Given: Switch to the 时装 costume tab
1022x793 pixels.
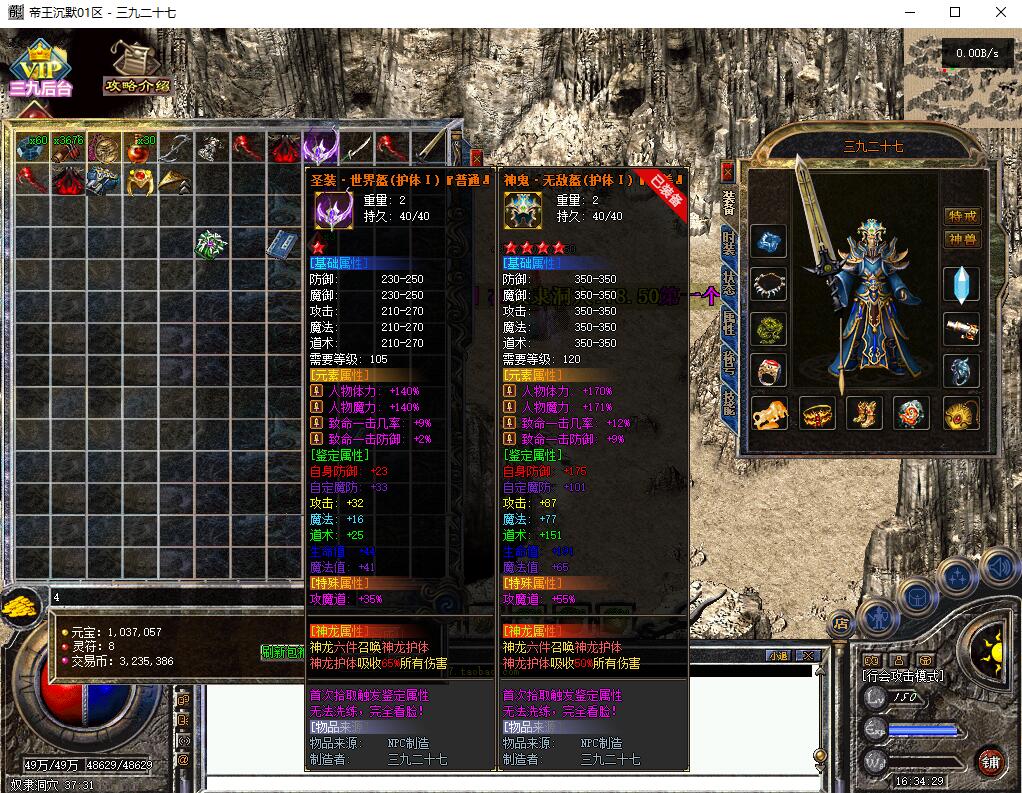Looking at the screenshot, I should [x=729, y=244].
